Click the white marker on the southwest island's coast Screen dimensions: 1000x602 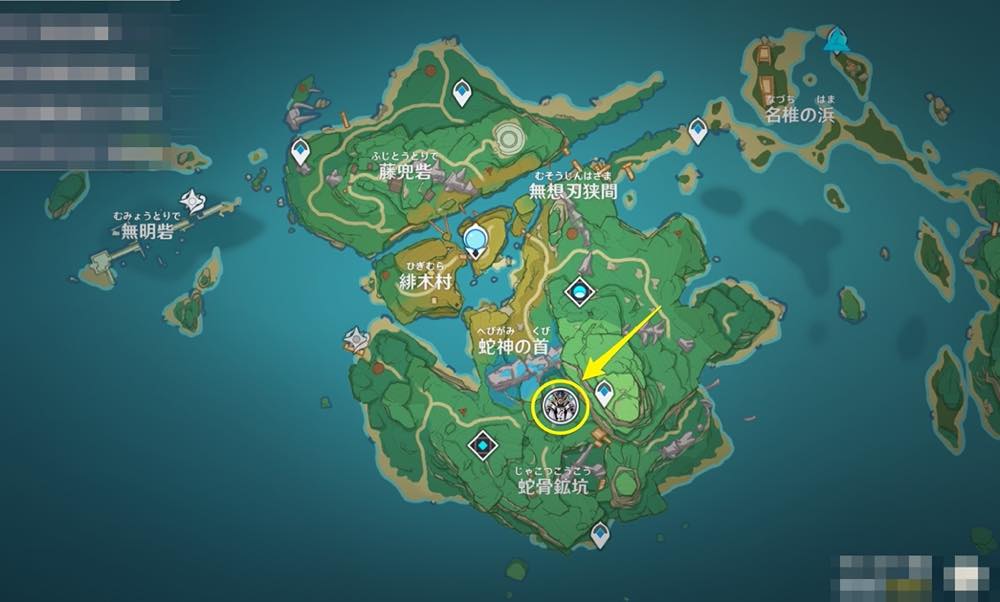(356, 341)
